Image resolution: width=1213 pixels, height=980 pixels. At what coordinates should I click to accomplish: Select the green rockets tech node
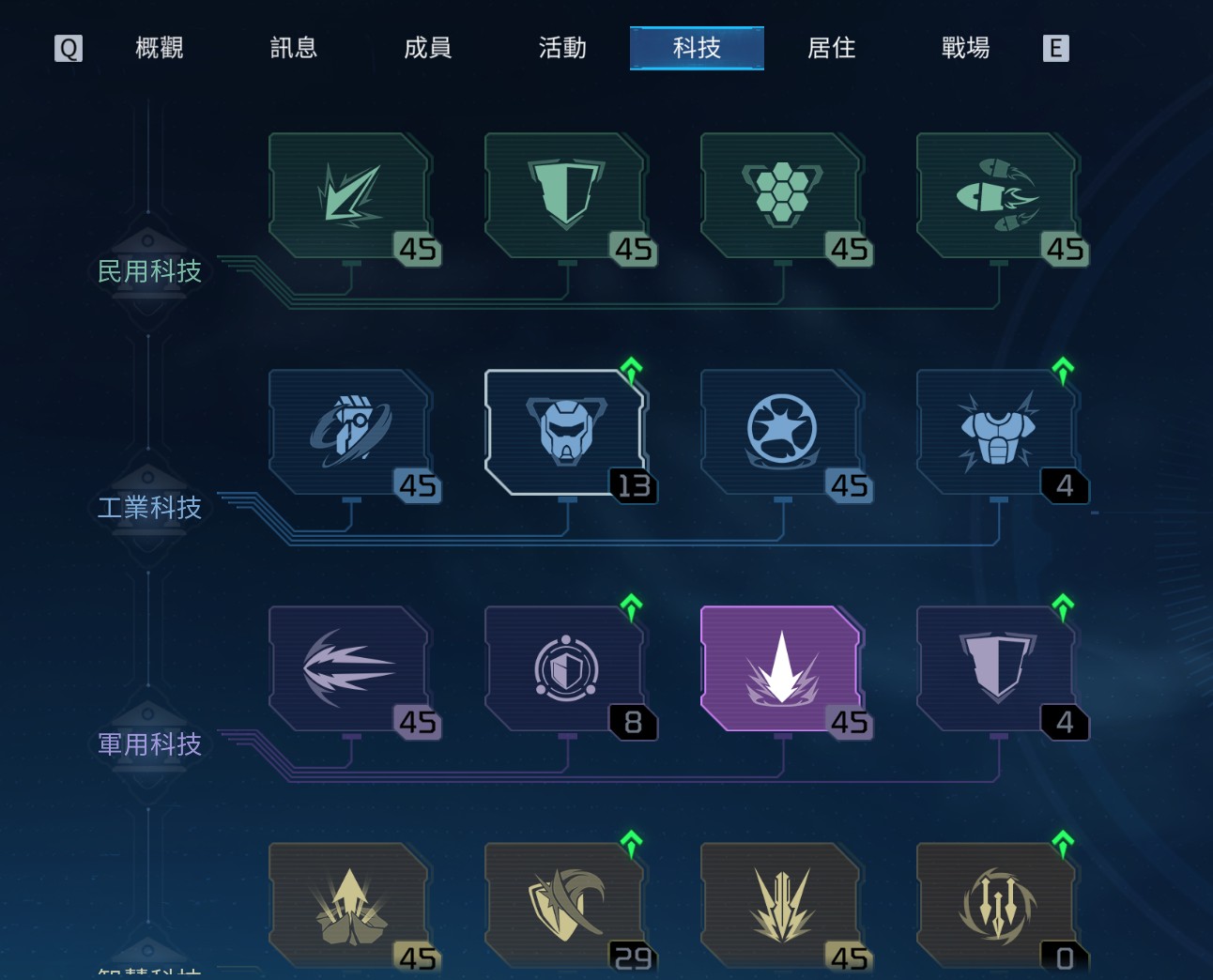point(997,195)
